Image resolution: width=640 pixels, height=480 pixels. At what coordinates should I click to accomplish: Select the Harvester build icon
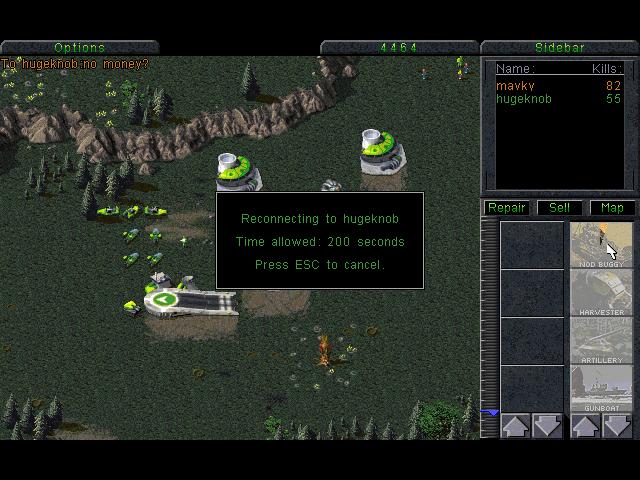pyautogui.click(x=601, y=293)
